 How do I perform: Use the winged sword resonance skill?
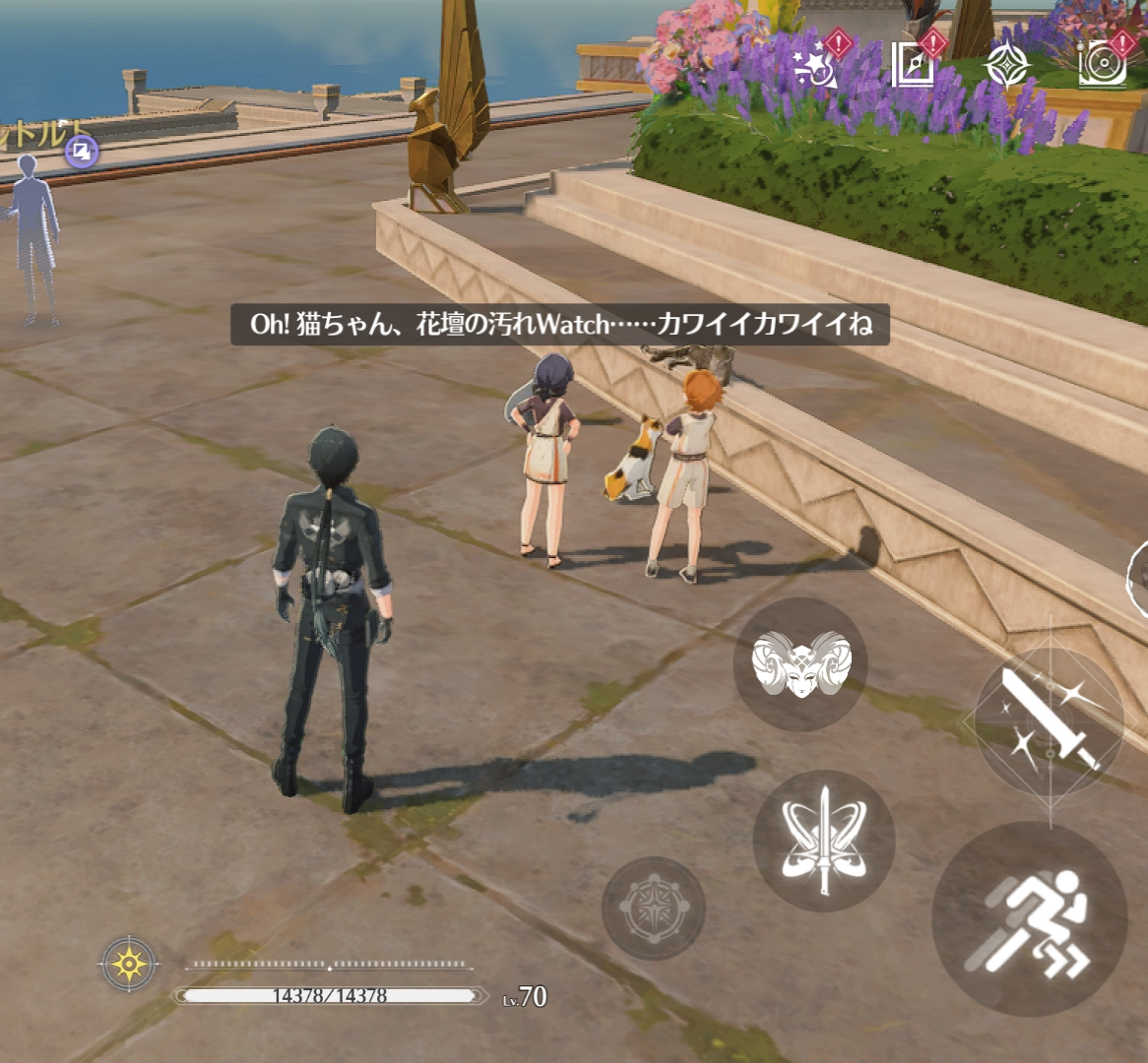coord(823,840)
